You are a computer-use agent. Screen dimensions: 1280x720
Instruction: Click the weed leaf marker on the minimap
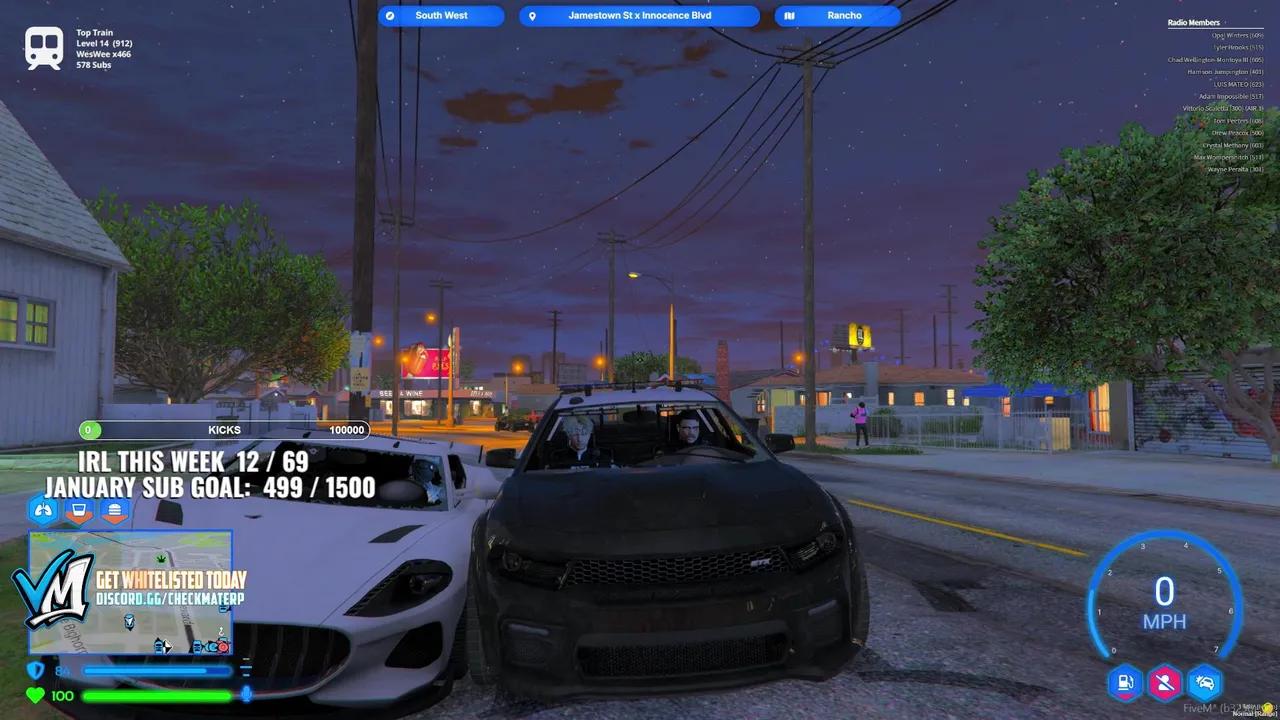(160, 558)
